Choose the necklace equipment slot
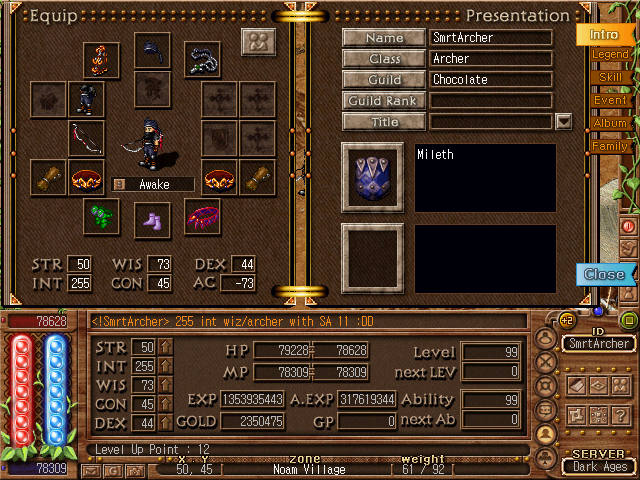This screenshot has height=480, width=640. [203, 56]
